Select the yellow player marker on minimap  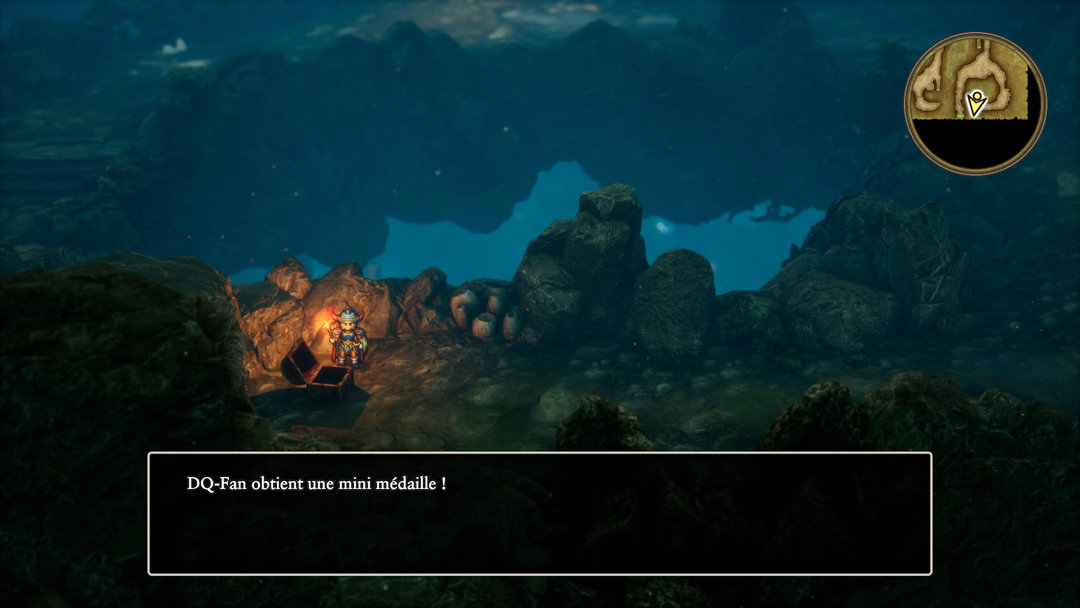point(975,102)
